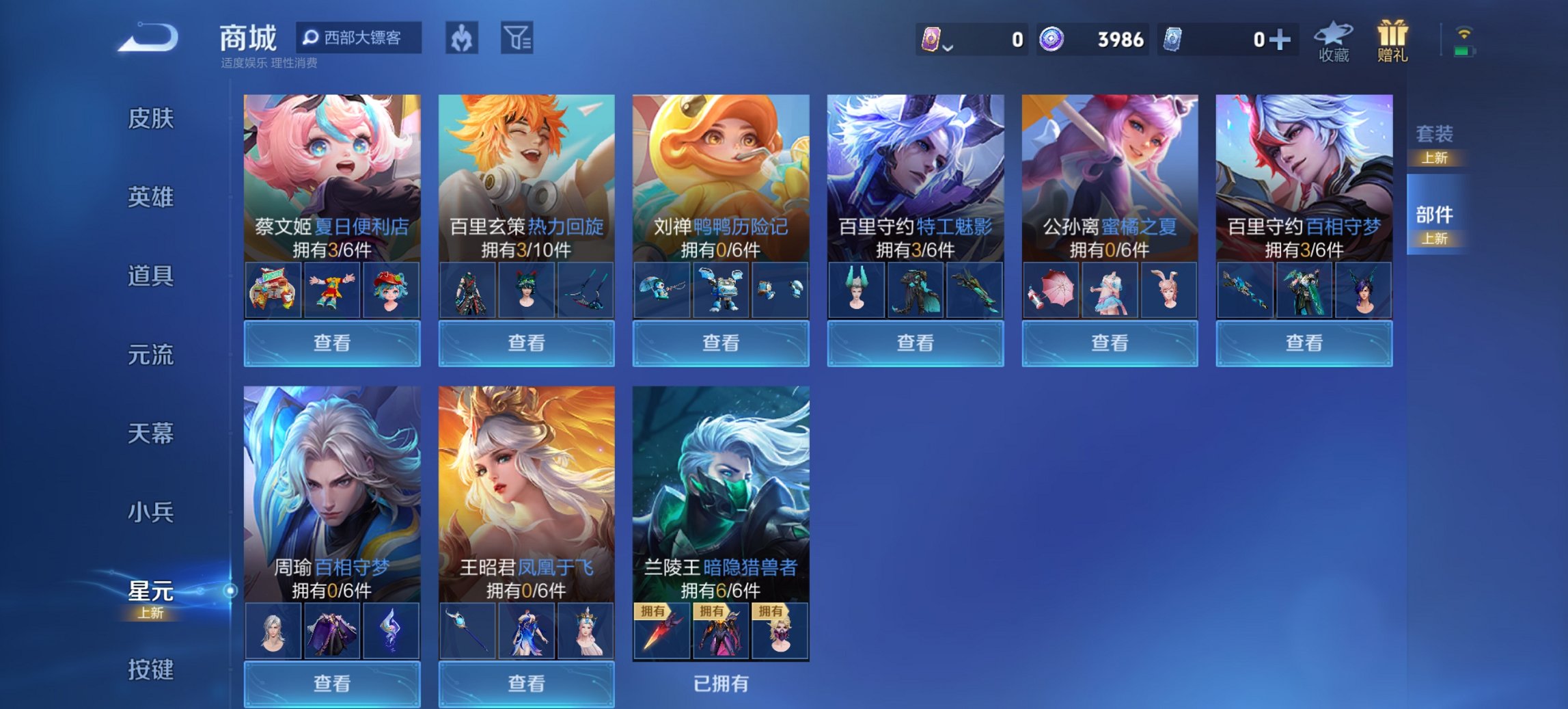Click the purple card pack currency icon

pos(933,40)
